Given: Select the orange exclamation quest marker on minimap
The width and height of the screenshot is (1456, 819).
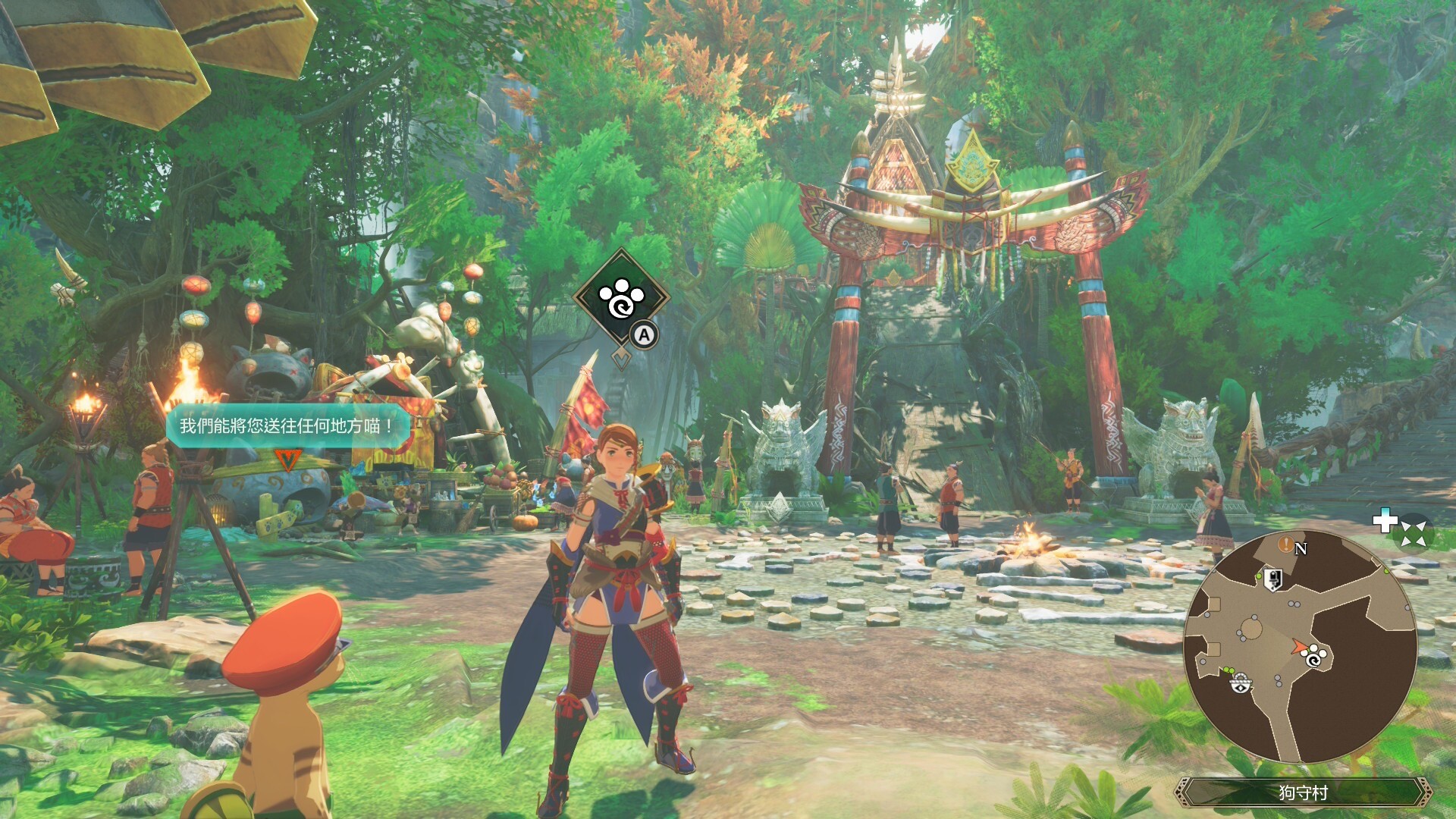Looking at the screenshot, I should click(x=1285, y=544).
